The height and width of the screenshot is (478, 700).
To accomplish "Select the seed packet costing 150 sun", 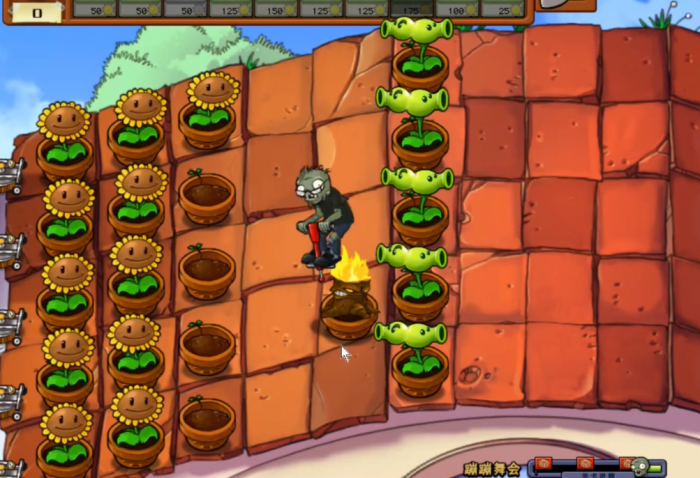I will (274, 8).
